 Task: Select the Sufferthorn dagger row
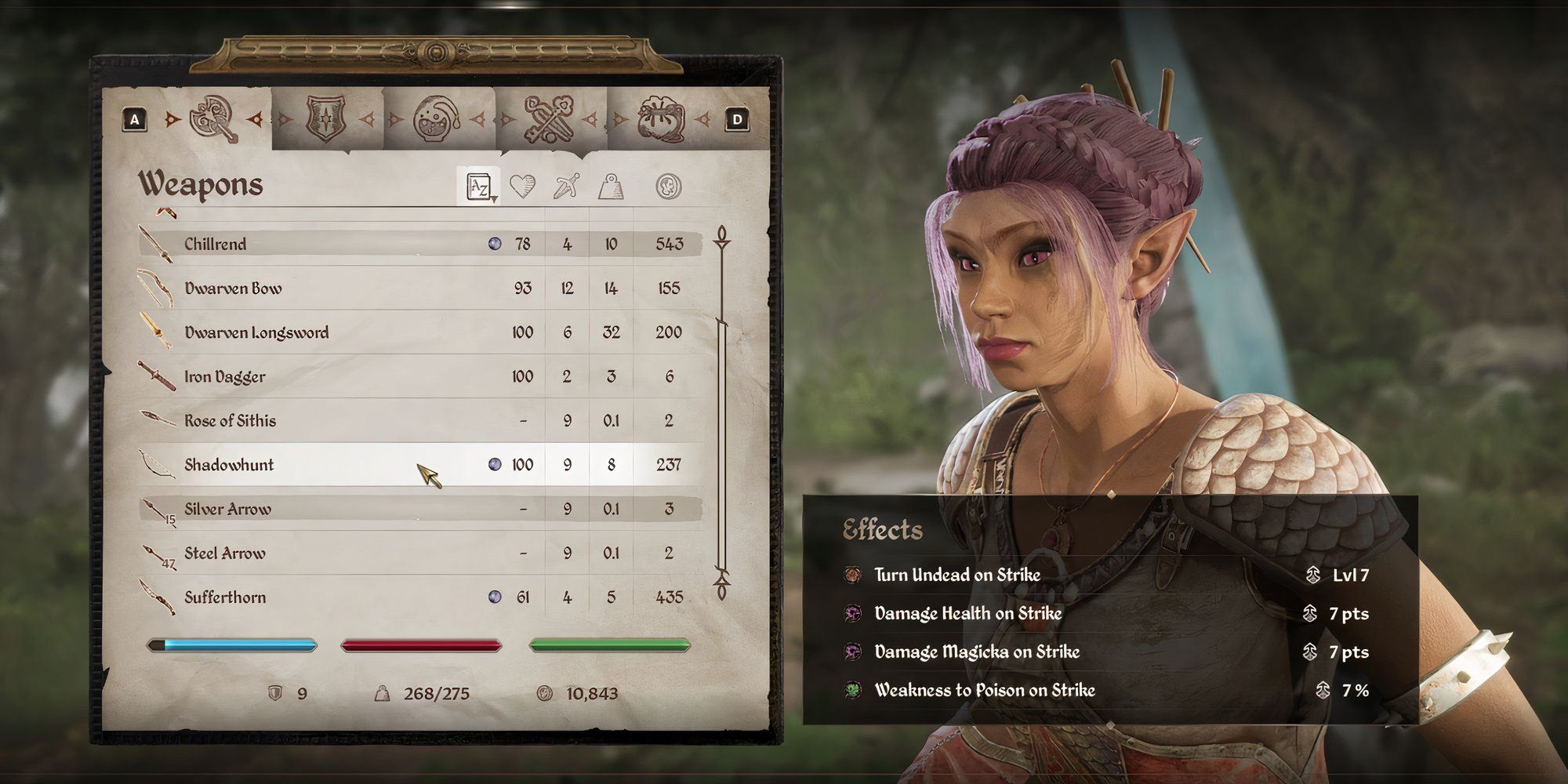(x=225, y=597)
